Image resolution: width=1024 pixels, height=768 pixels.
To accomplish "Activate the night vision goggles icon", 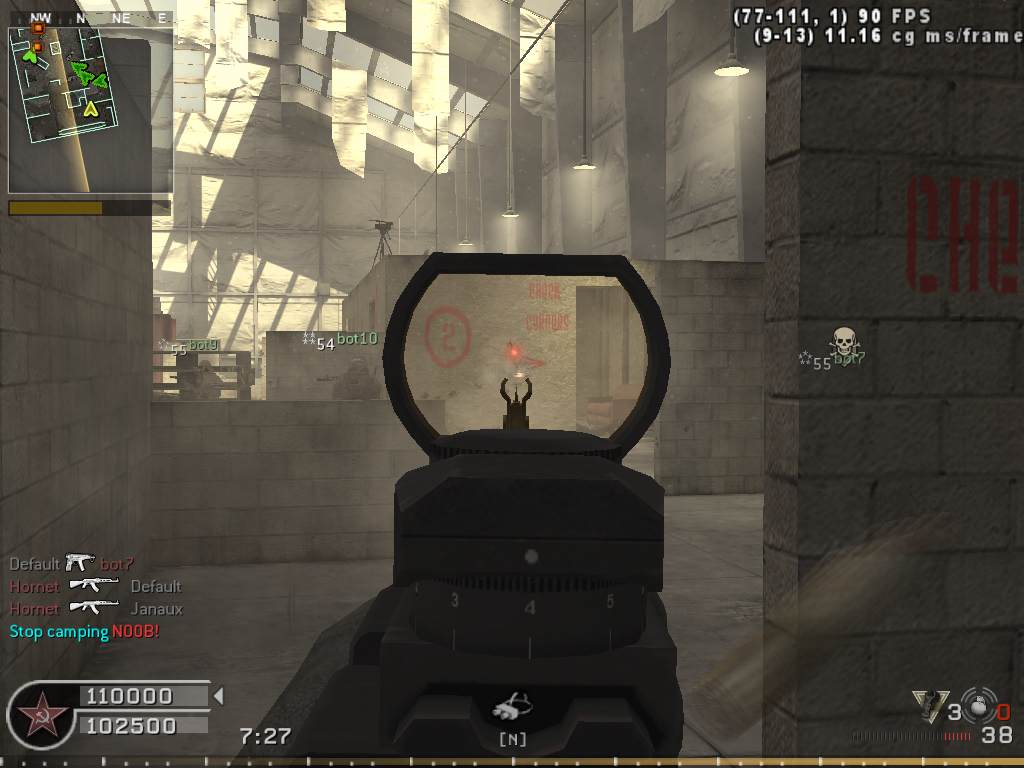I will point(512,709).
